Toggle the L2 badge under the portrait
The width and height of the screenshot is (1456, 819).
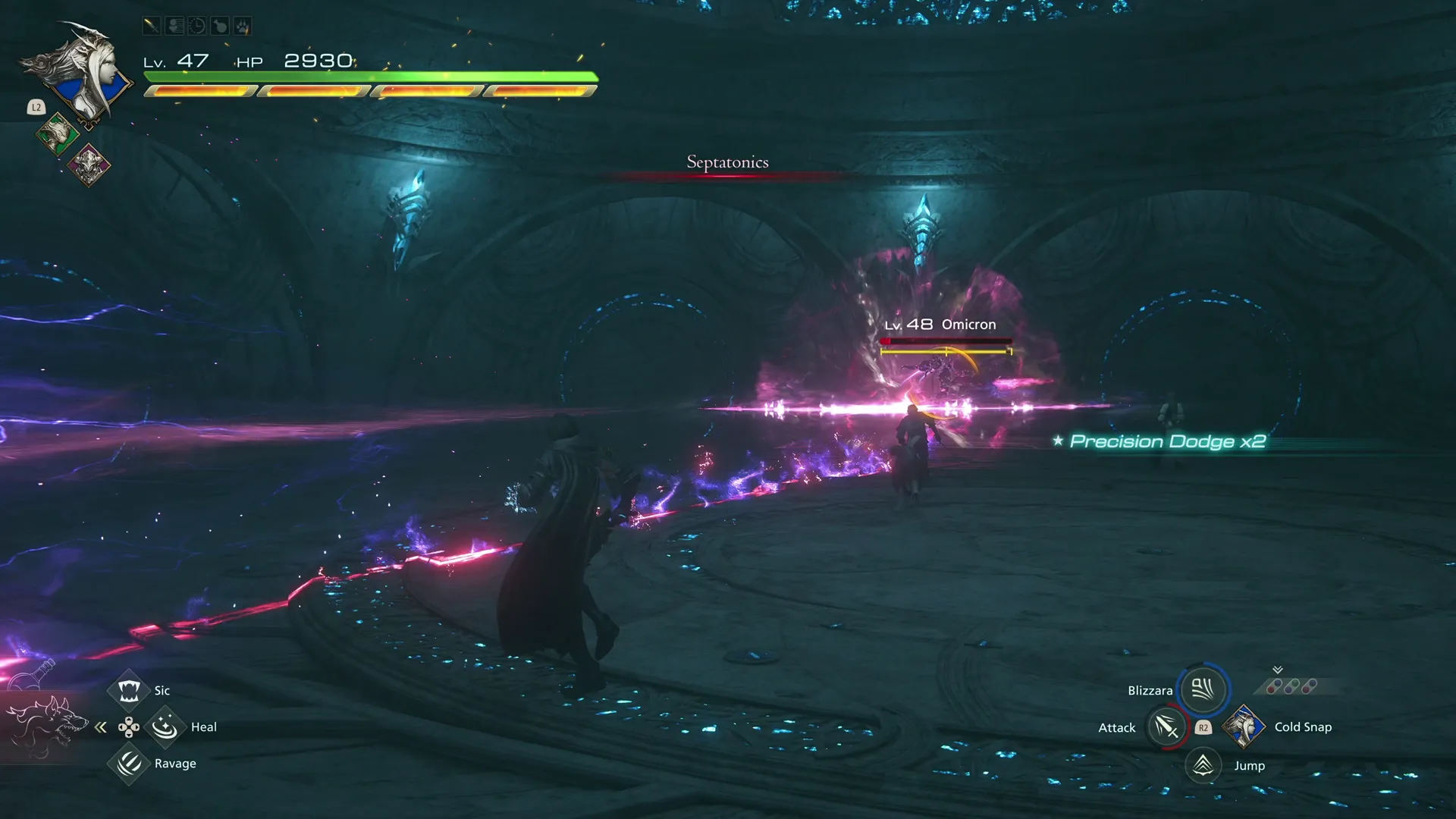(36, 107)
